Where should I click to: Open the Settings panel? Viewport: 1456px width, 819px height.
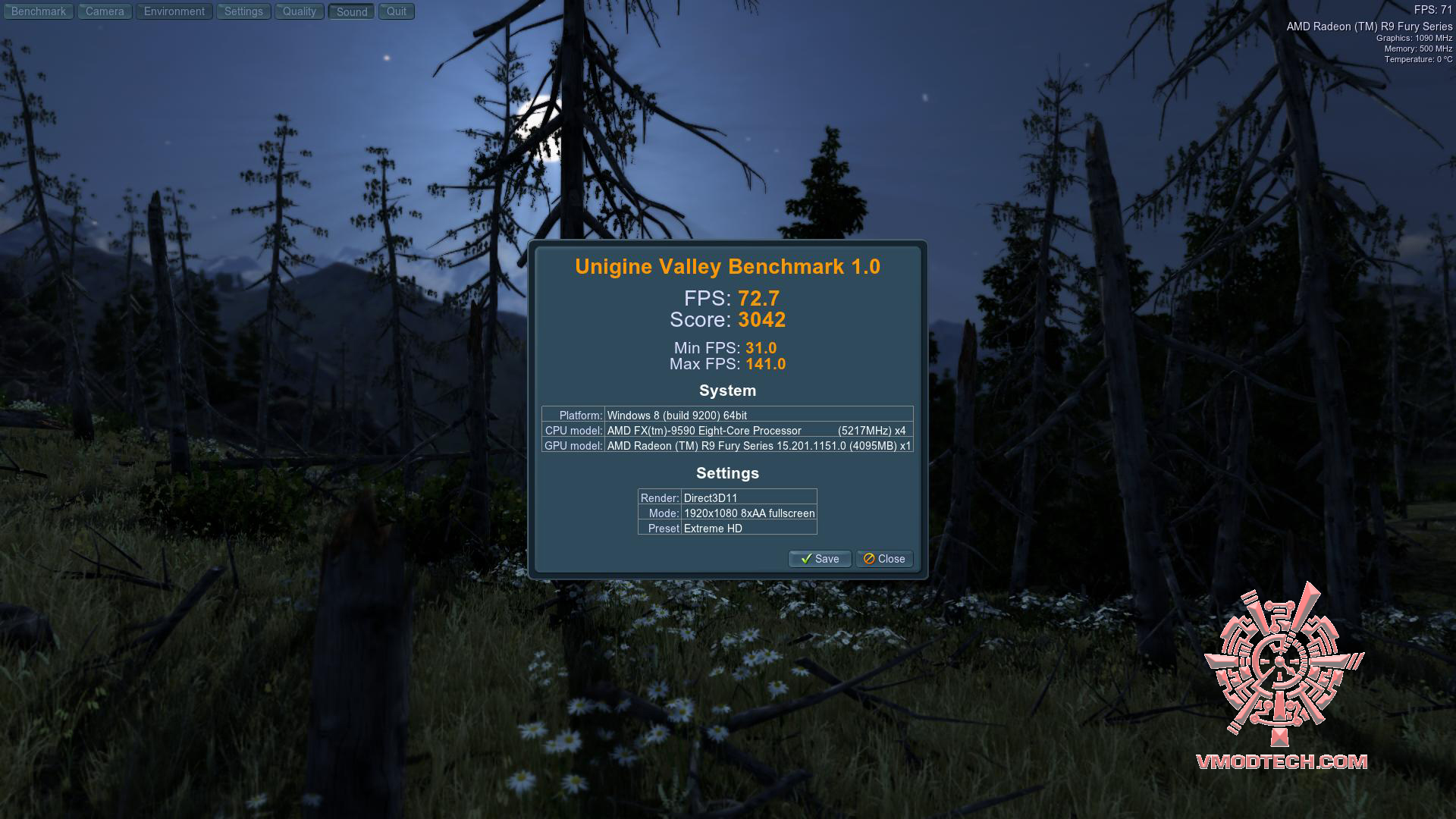pyautogui.click(x=243, y=11)
